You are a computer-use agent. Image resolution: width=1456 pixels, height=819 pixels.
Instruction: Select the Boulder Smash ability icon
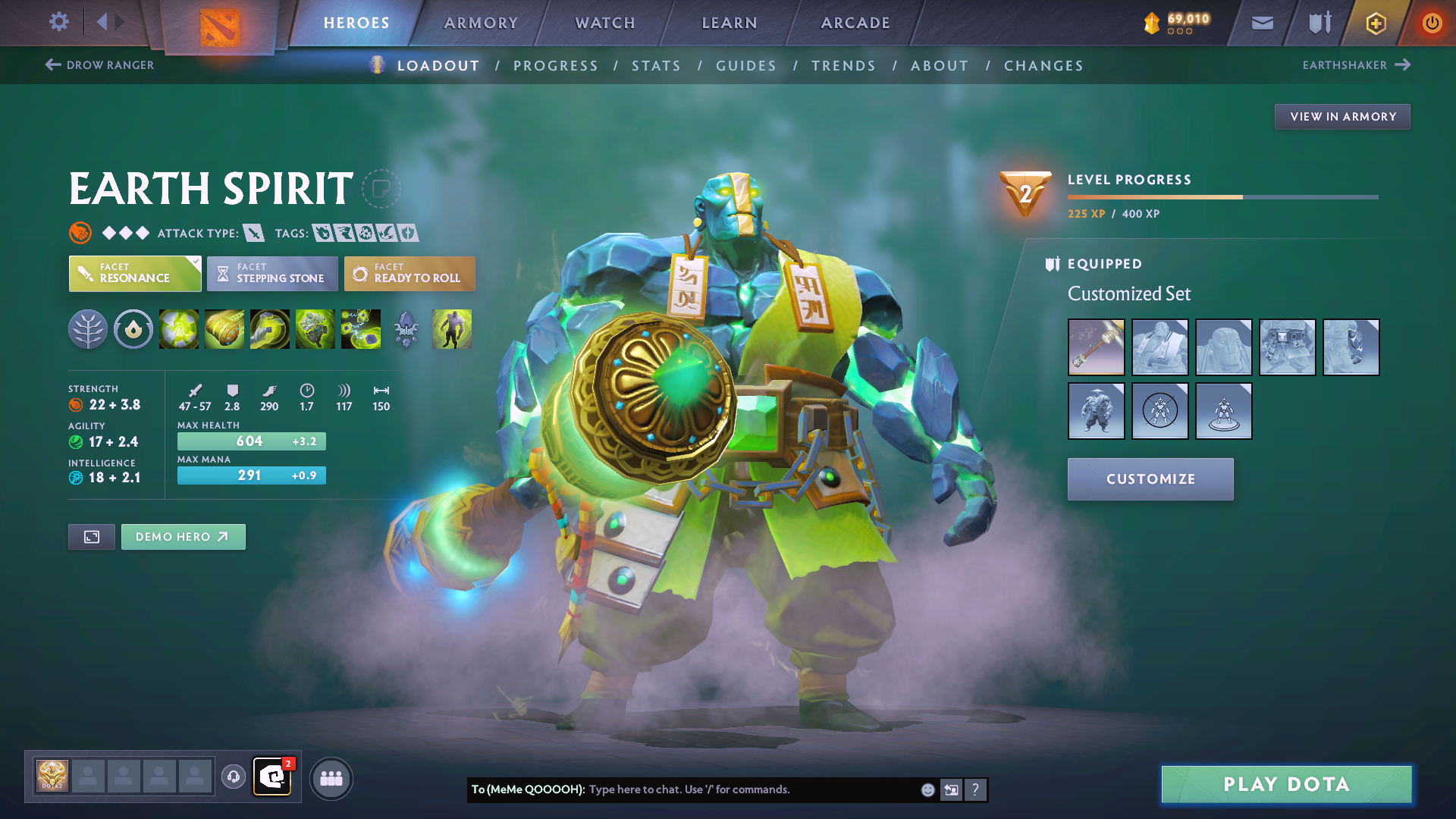[178, 328]
